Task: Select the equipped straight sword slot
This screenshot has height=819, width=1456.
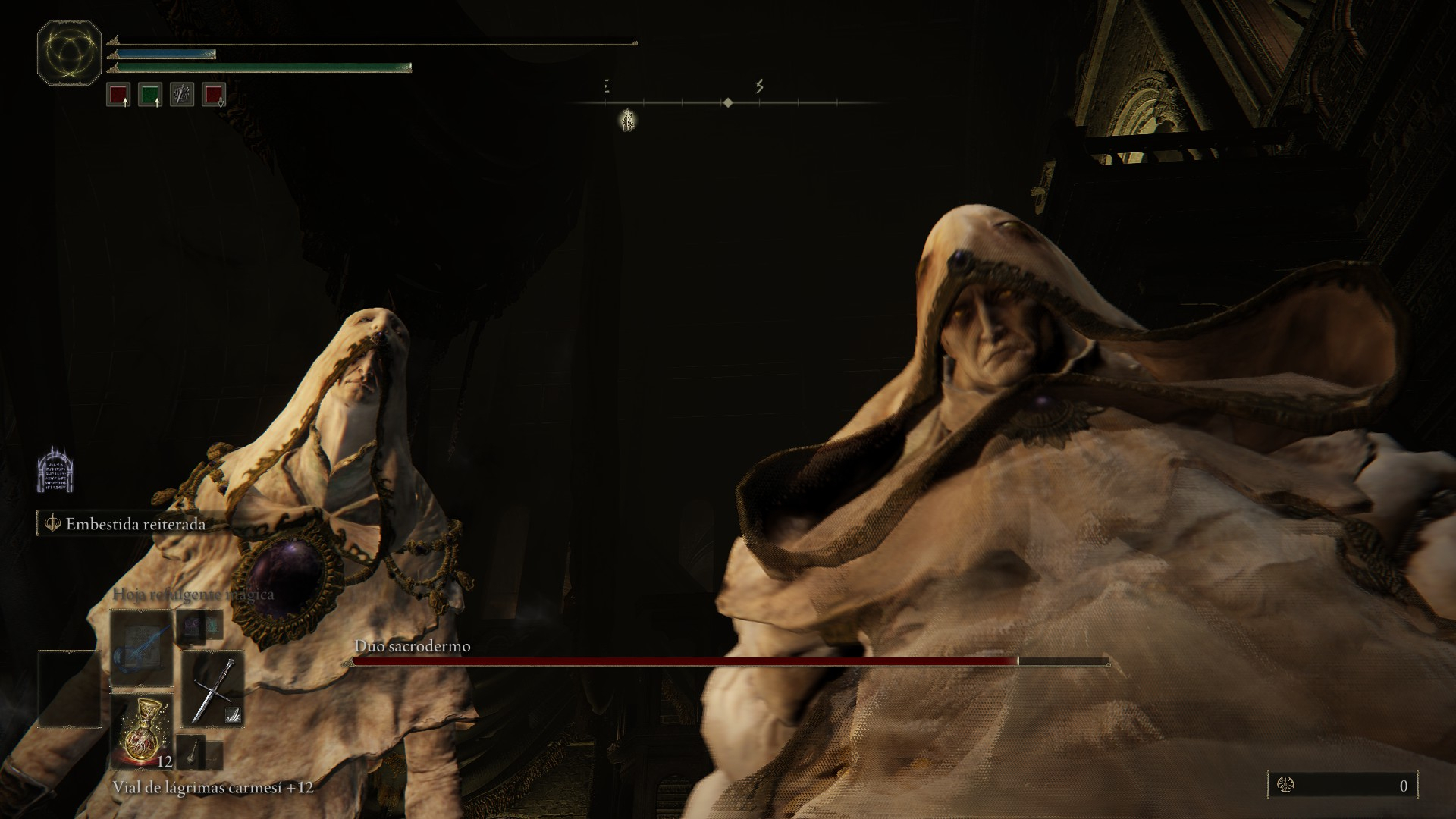Action: coord(213,689)
